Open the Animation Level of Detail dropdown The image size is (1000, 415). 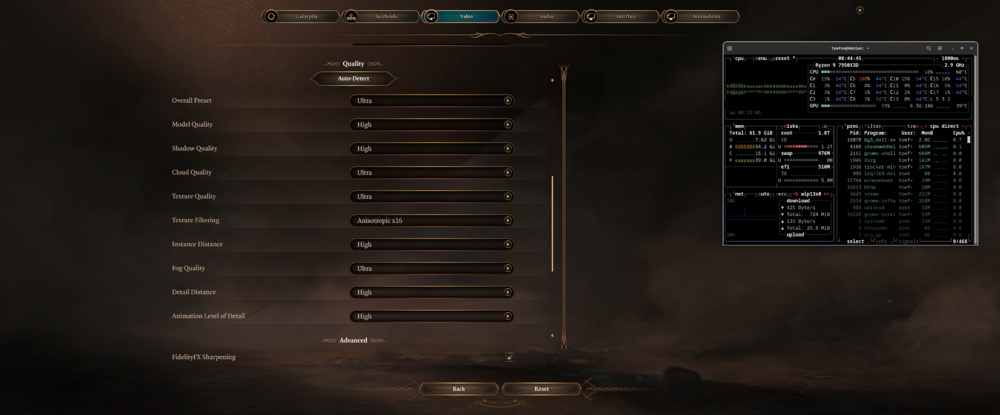click(x=432, y=316)
